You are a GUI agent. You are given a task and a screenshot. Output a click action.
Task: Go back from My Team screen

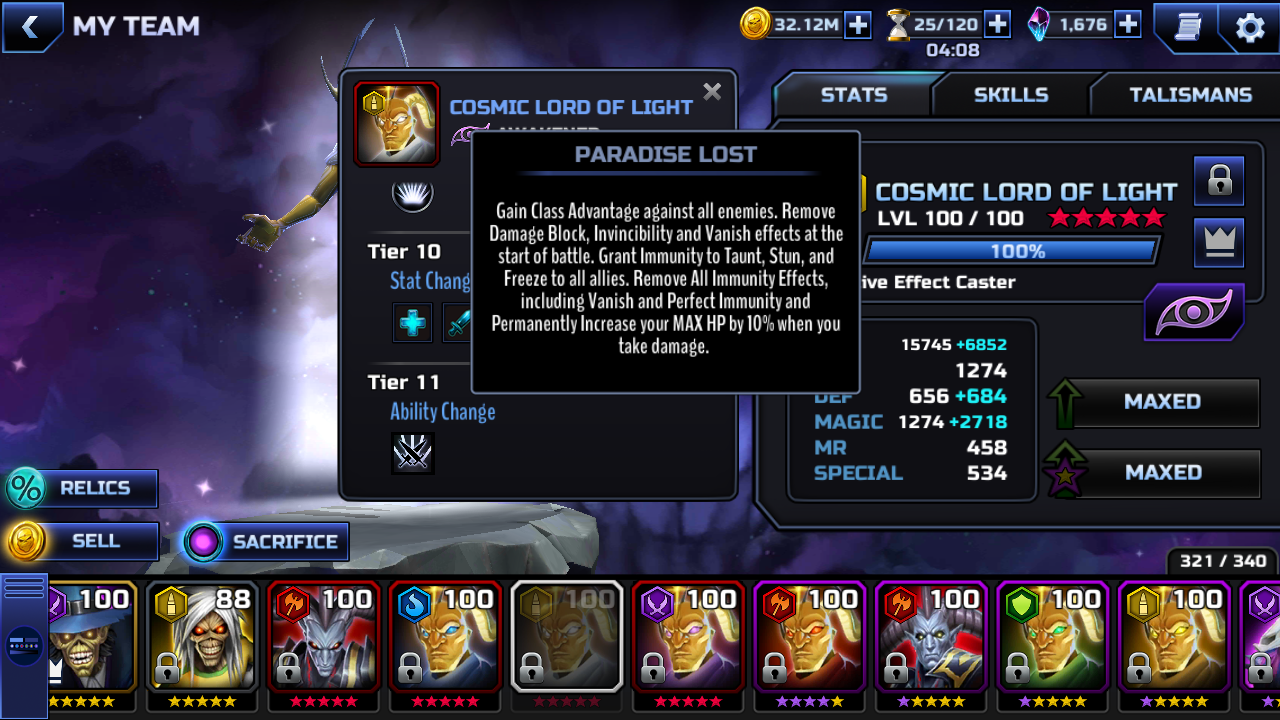coord(31,26)
